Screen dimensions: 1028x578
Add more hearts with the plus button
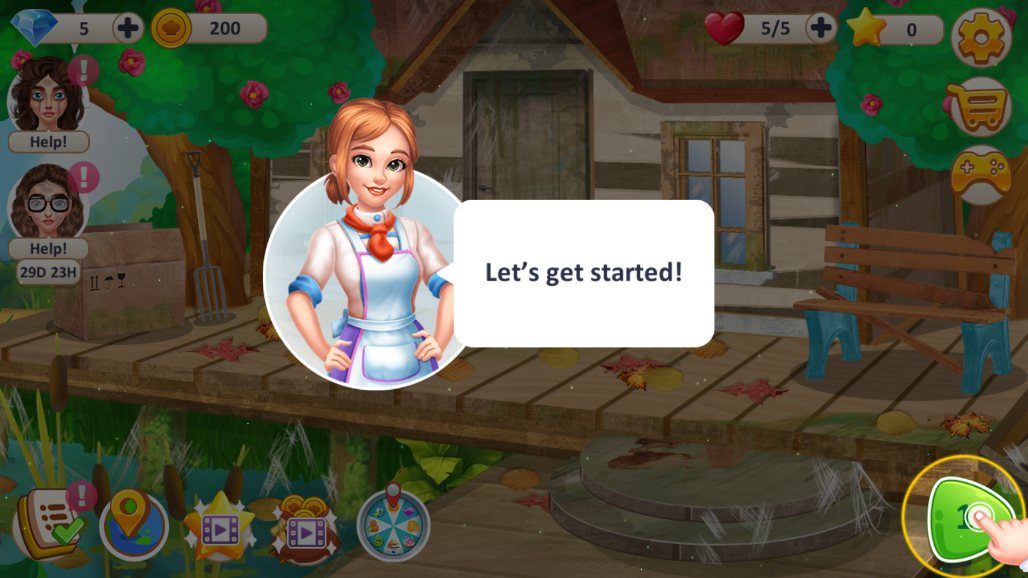pos(820,28)
